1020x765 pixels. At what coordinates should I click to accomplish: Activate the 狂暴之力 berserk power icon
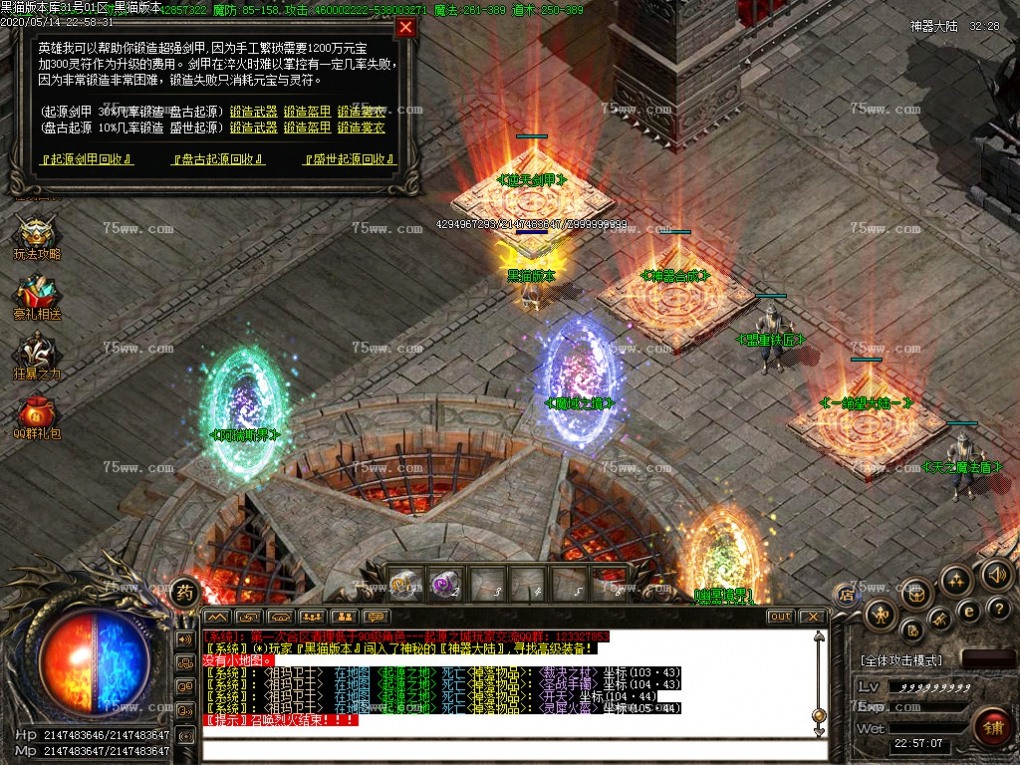pos(37,355)
